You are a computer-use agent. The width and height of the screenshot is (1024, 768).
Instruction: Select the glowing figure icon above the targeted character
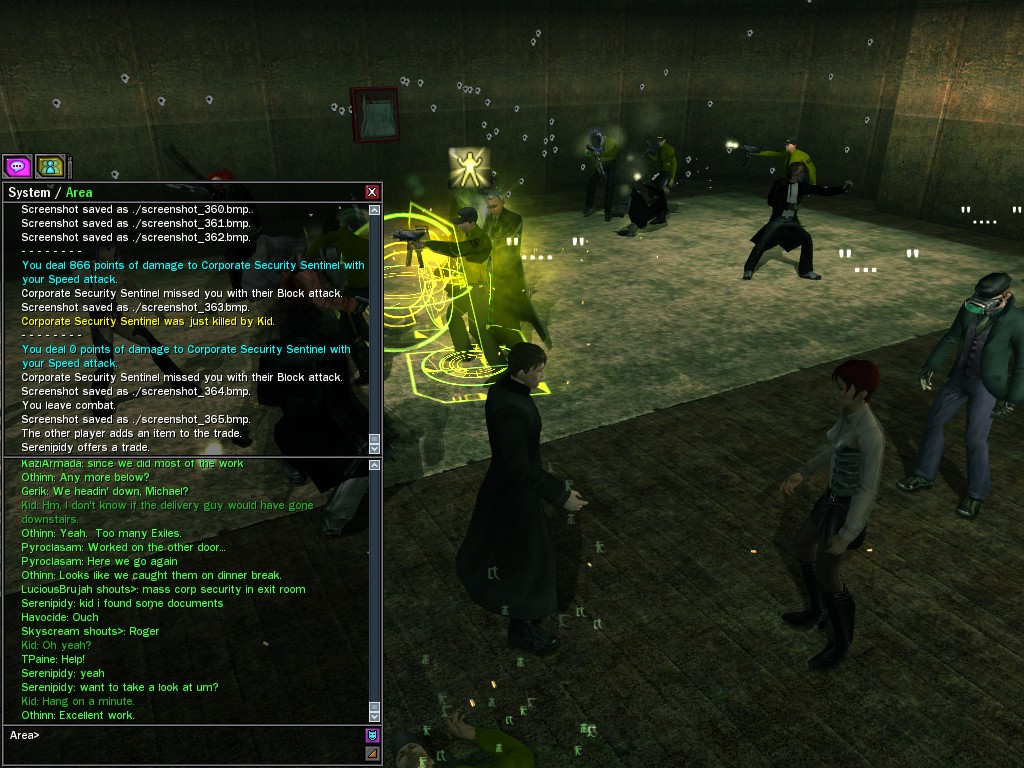pos(466,167)
